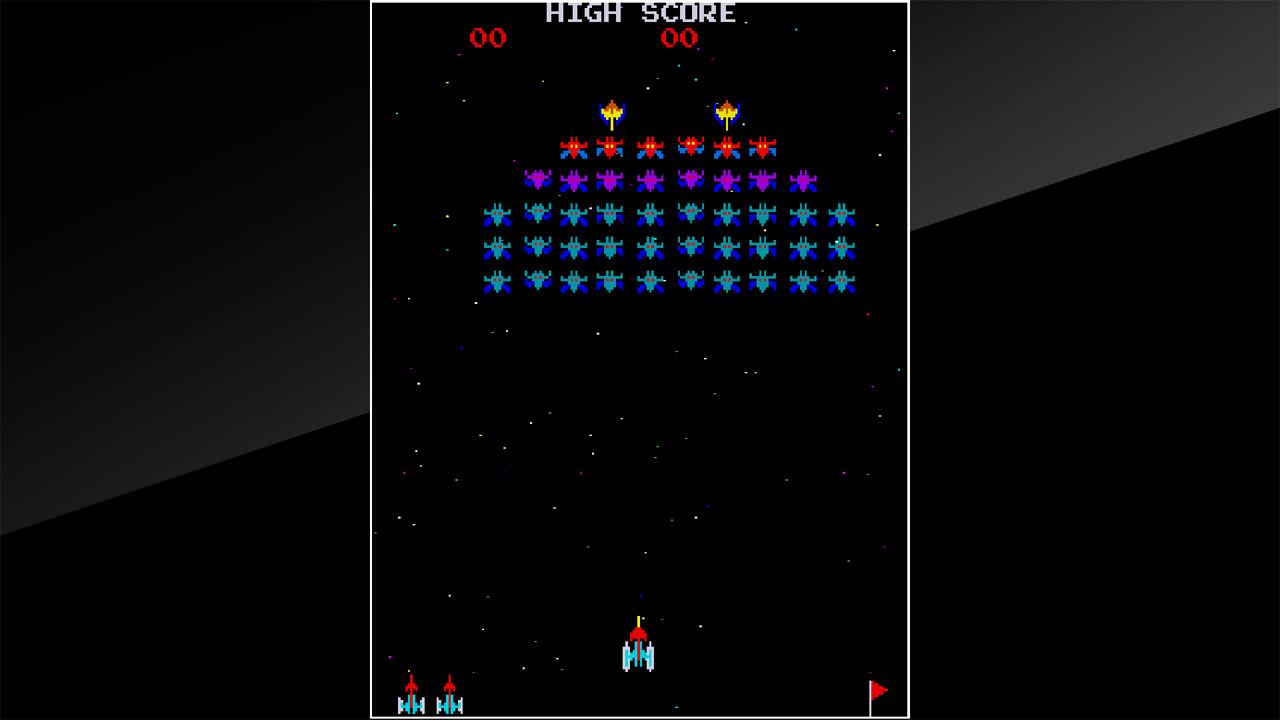Click the leftmost blue drone in middle blue row
1280x720 pixels.
click(496, 248)
